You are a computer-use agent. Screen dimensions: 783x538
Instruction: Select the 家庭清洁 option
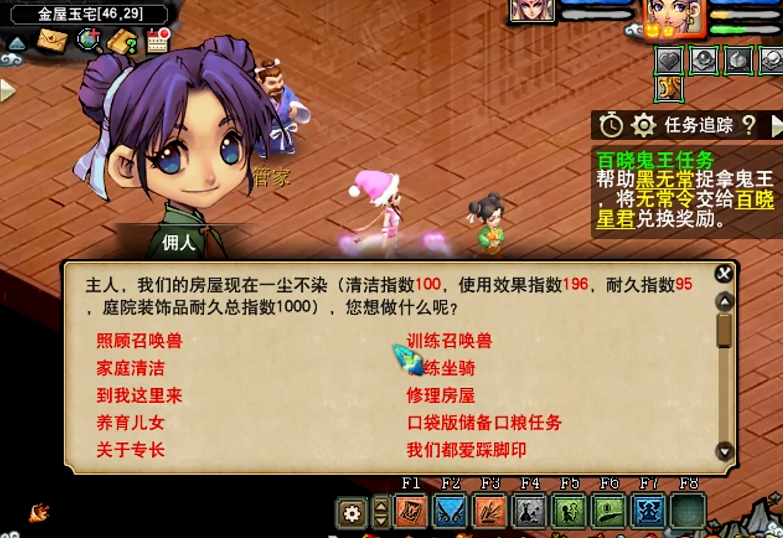pos(130,368)
